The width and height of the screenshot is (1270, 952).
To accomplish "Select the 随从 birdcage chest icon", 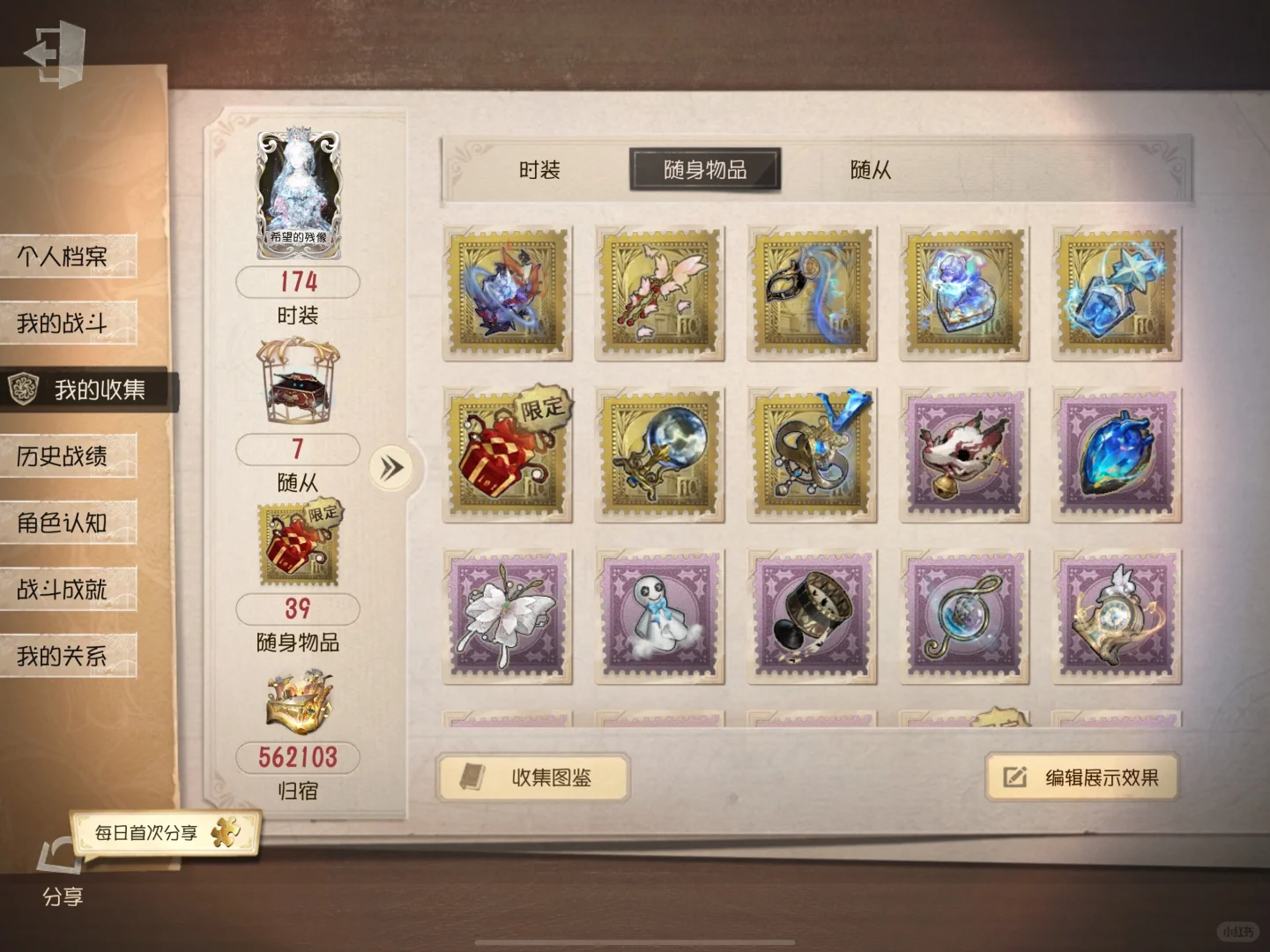I will (x=296, y=386).
